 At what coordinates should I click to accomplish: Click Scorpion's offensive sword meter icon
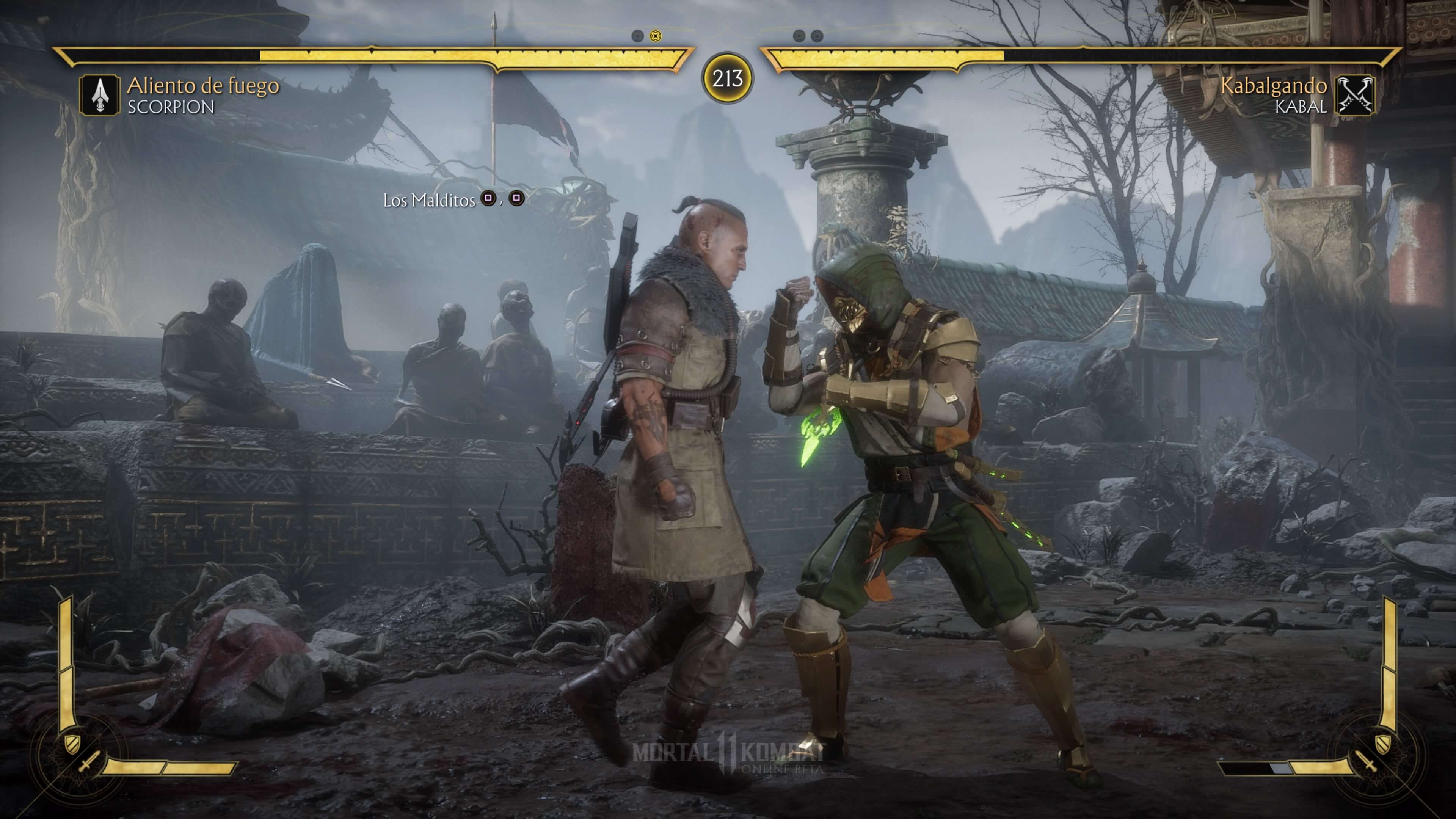coord(89,761)
